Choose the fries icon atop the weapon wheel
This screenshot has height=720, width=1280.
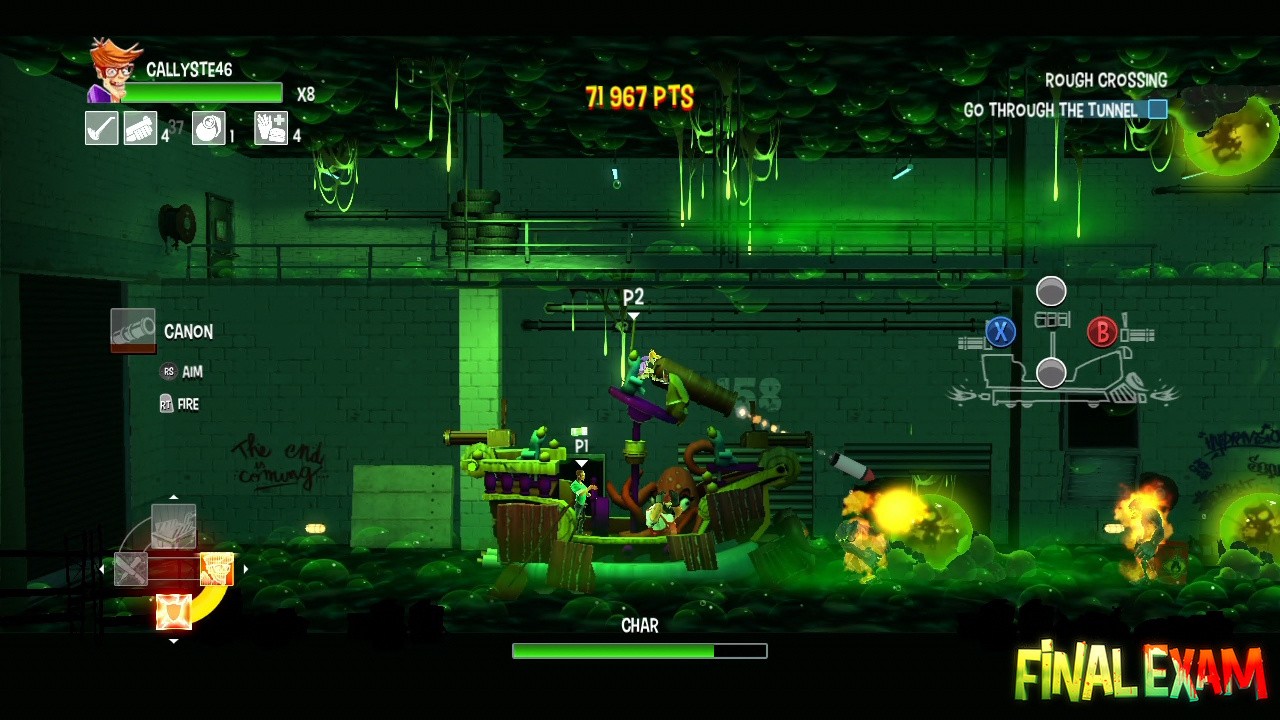172,527
